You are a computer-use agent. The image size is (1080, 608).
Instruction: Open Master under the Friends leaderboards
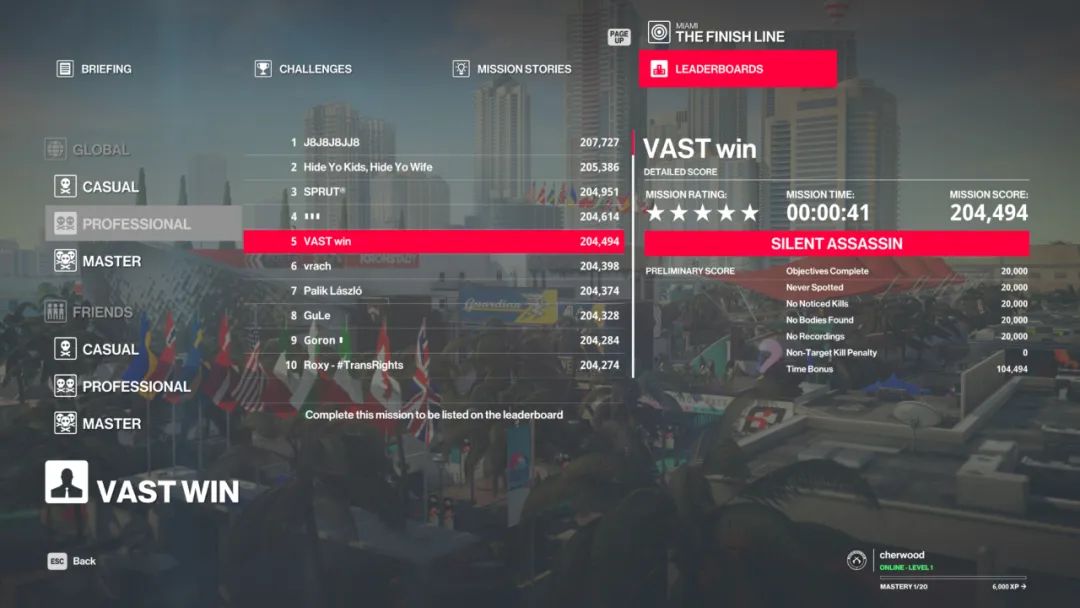110,423
